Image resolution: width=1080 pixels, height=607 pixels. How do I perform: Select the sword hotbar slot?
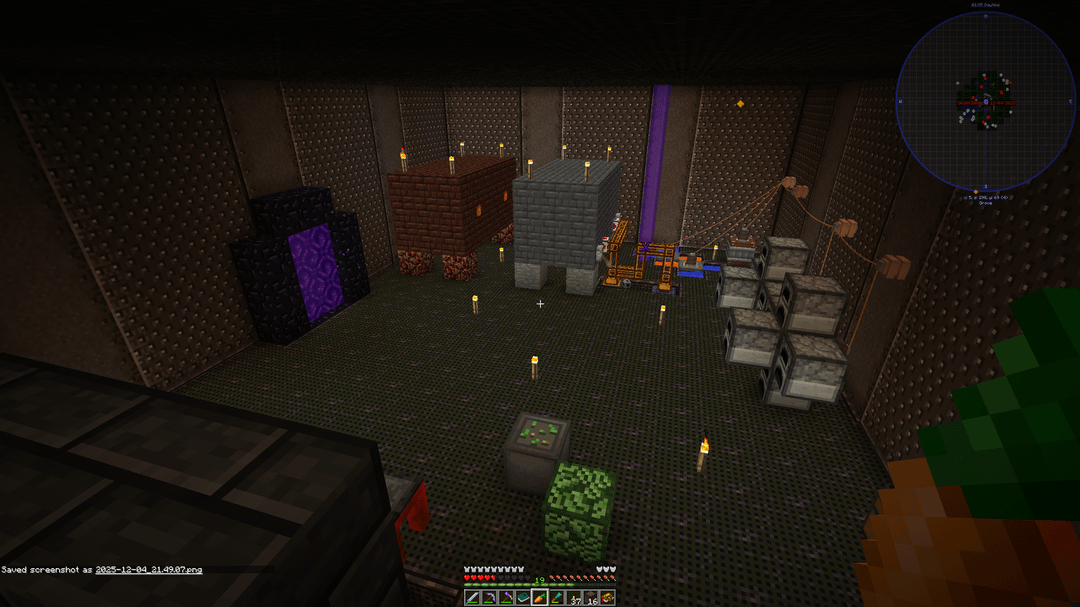[x=472, y=598]
